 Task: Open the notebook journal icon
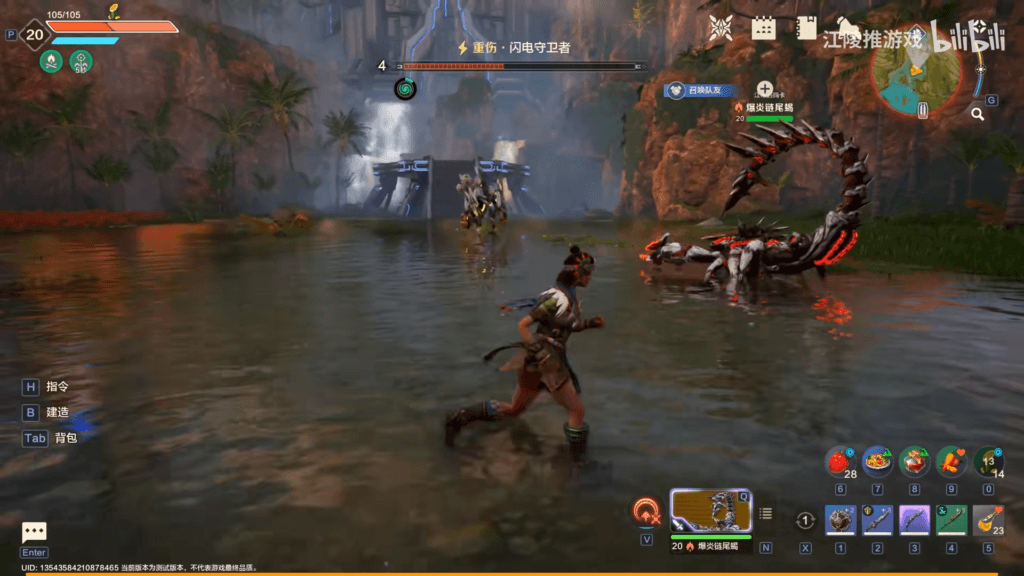coord(806,28)
